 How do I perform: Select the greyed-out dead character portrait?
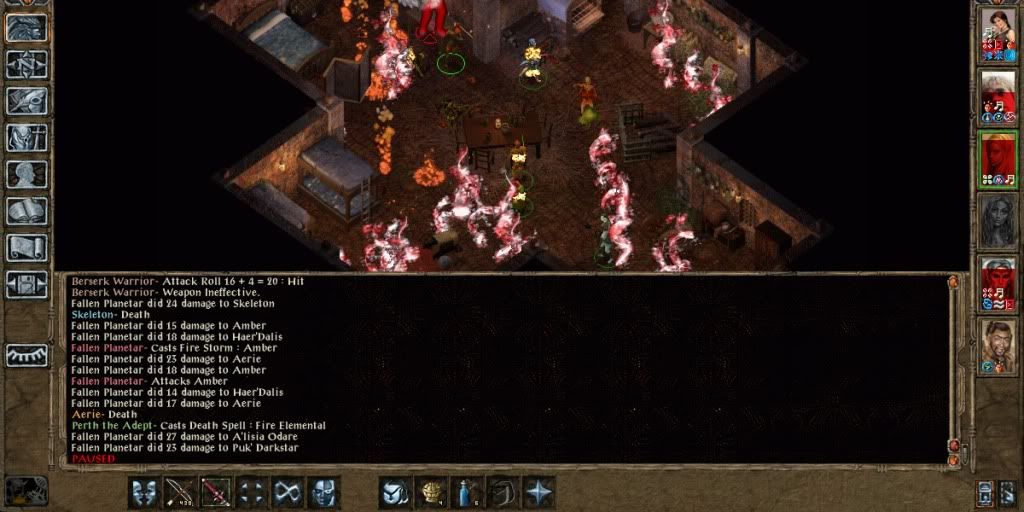coord(998,220)
